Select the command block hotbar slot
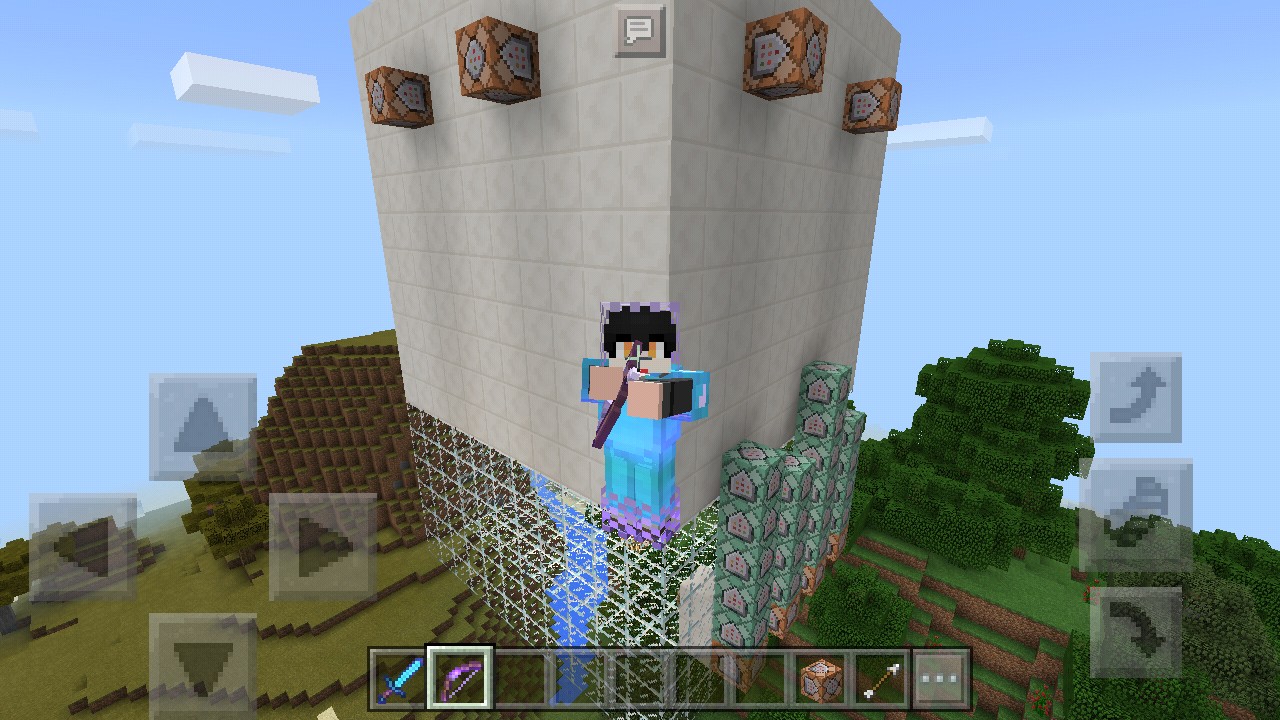 click(821, 679)
